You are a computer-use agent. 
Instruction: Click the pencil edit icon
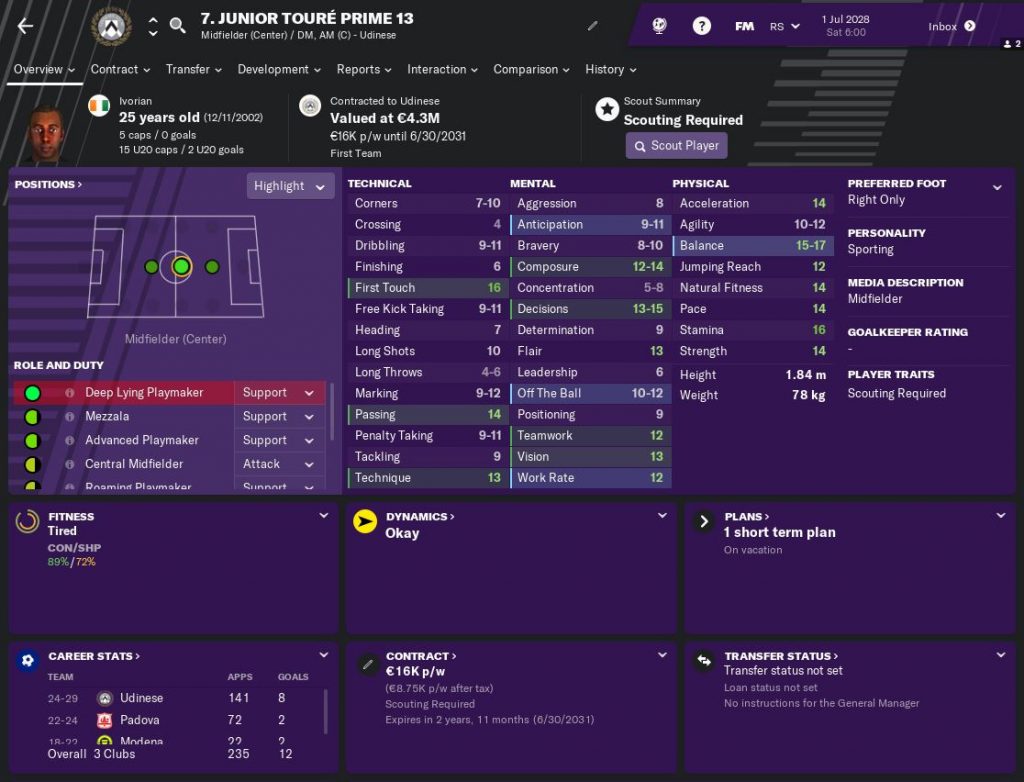pos(592,26)
